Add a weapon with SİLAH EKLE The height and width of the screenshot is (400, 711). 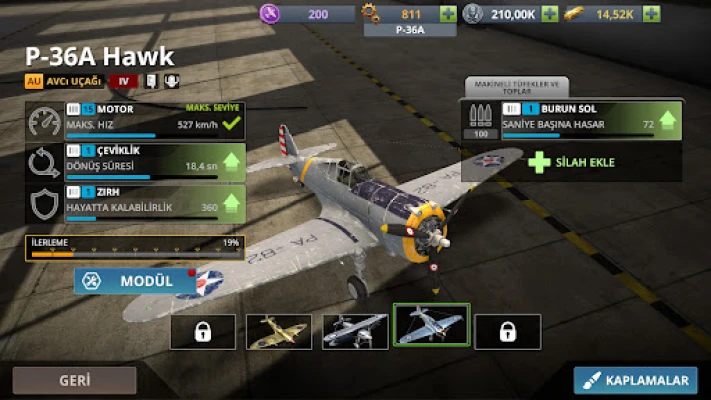[571, 162]
